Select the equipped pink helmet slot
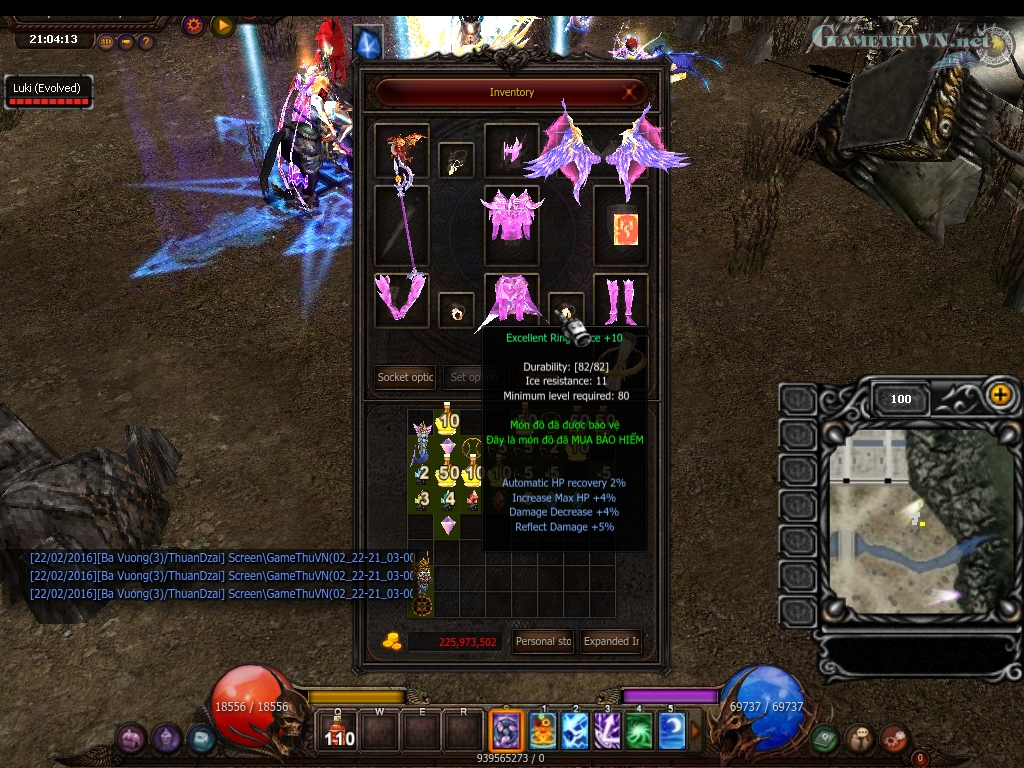The height and width of the screenshot is (768, 1024). click(x=511, y=149)
